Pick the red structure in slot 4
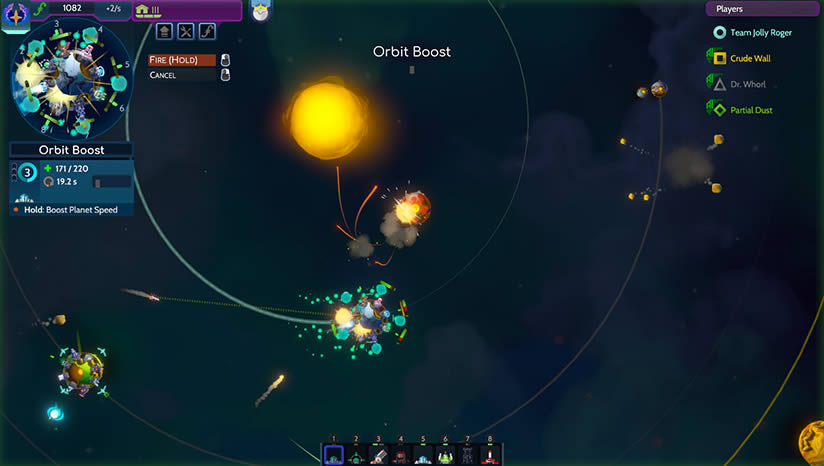824x466 pixels. (x=401, y=455)
